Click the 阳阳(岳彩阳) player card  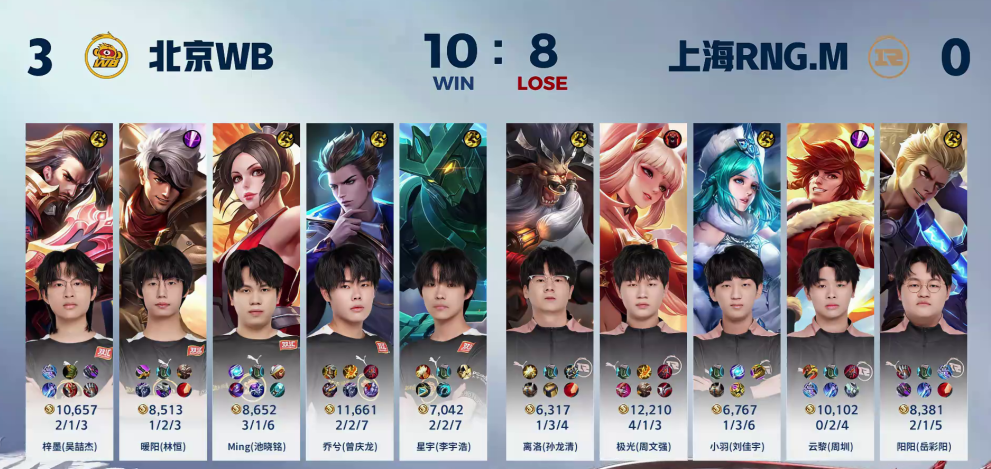(x=923, y=285)
